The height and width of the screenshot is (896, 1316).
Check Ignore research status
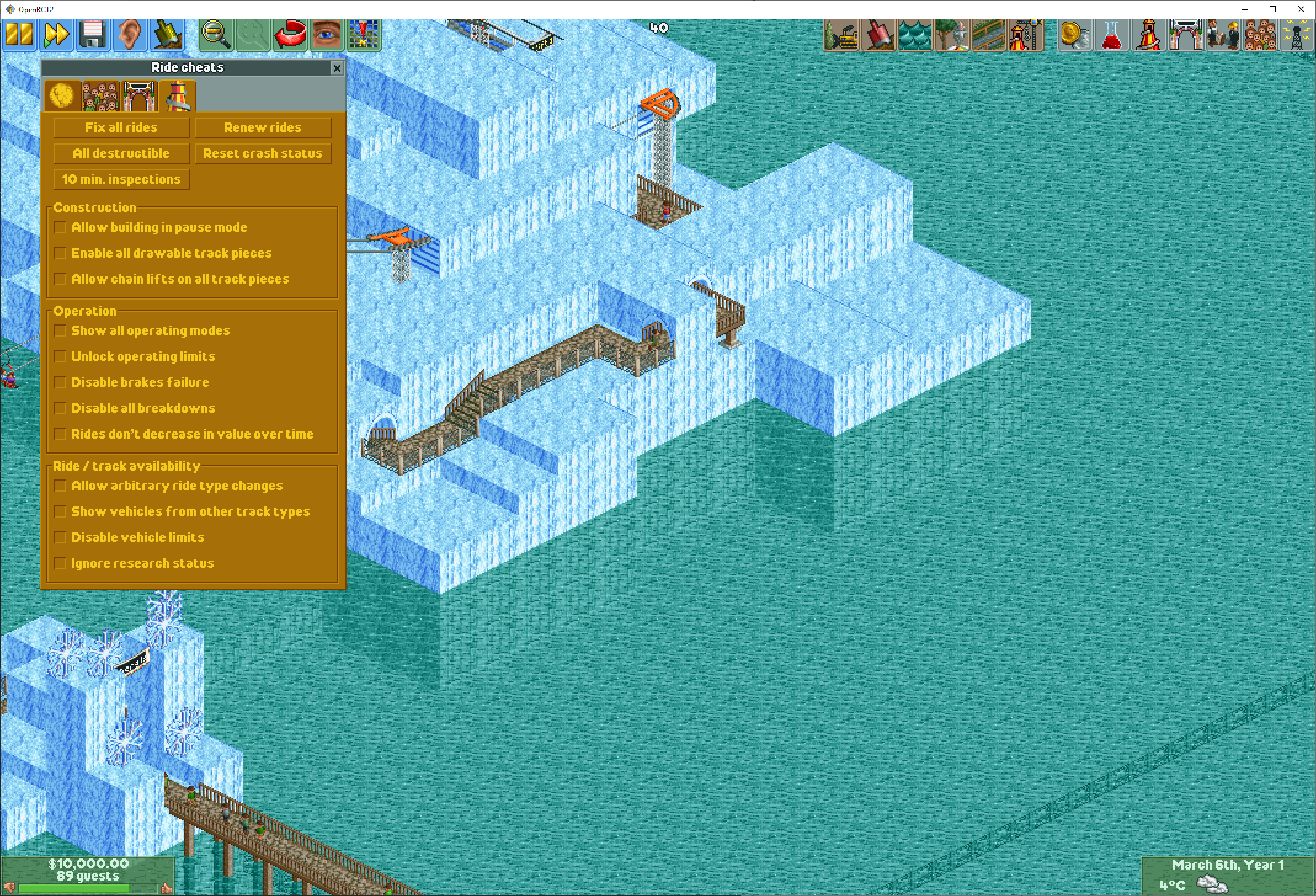coord(60,562)
